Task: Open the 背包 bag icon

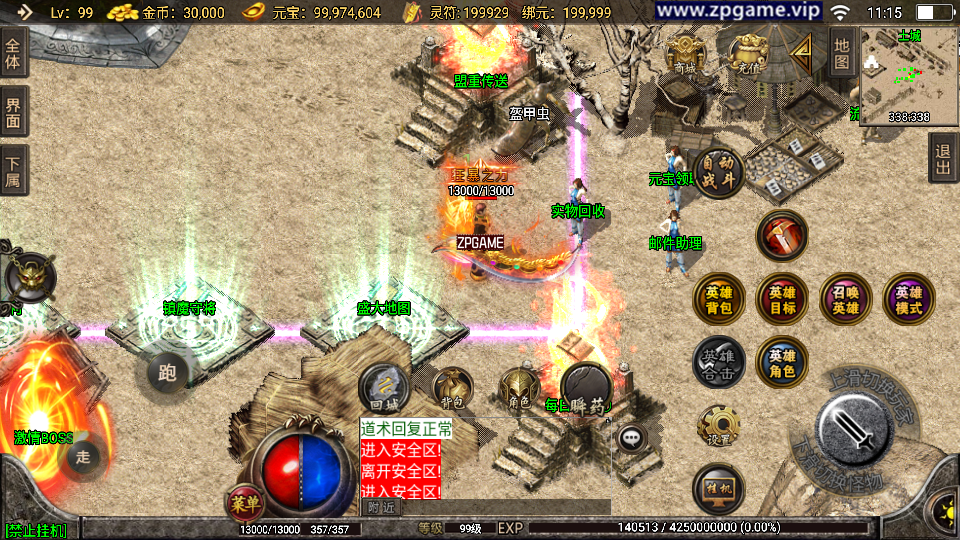Action: [x=452, y=389]
